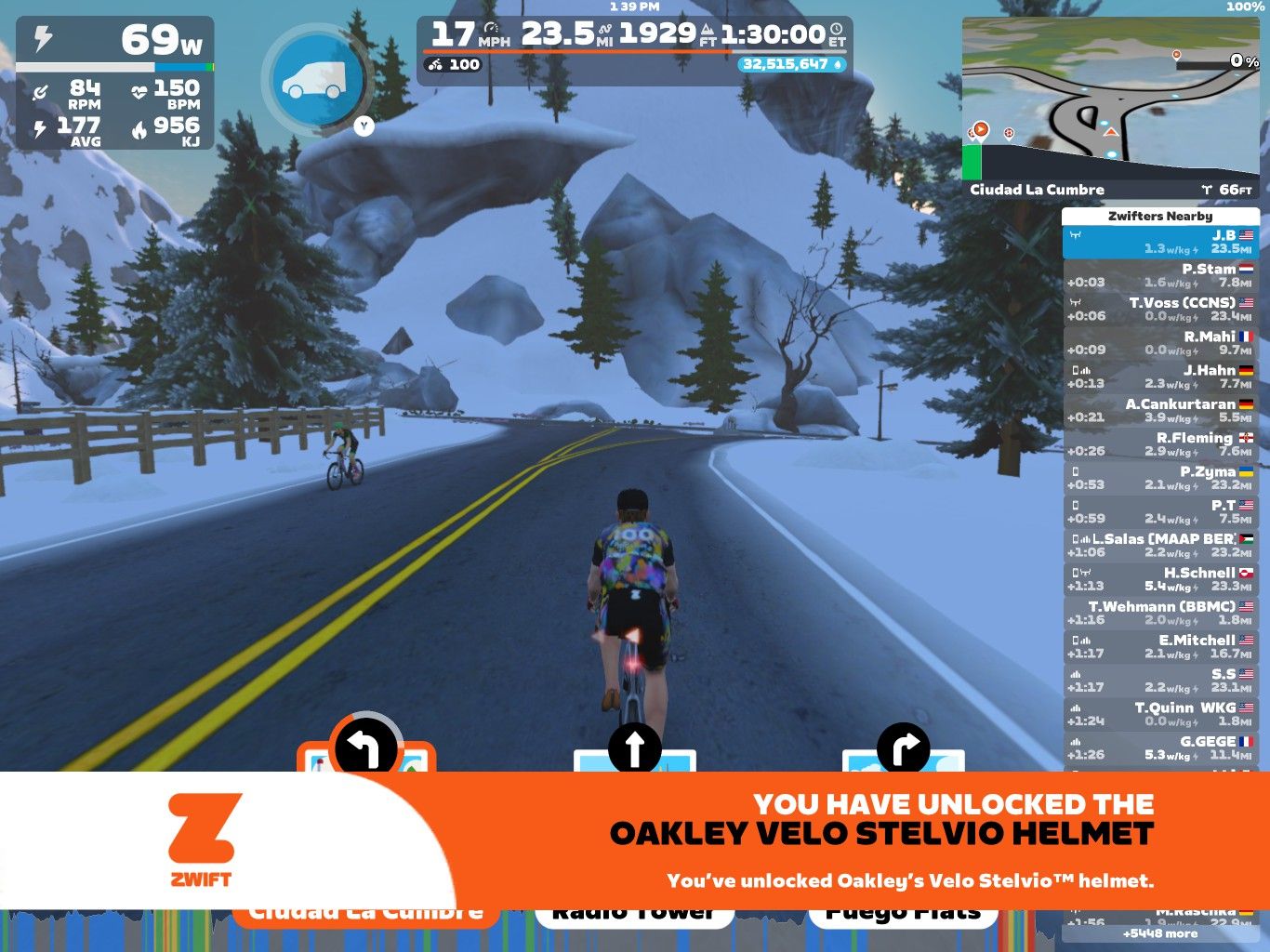Select P.Stam in Zwifters Nearby
Screen dimensions: 1270x952
click(x=1159, y=275)
